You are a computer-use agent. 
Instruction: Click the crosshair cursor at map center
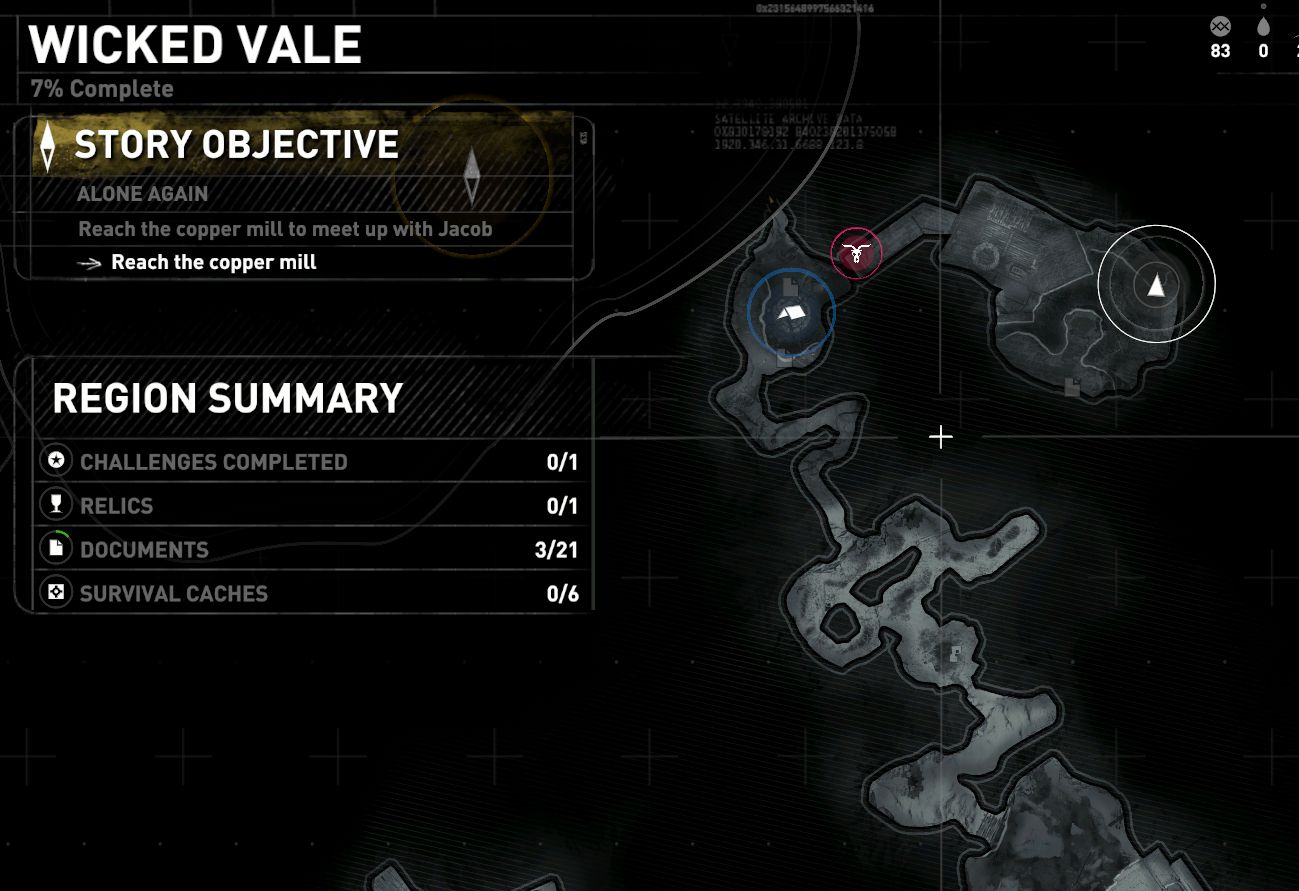click(x=940, y=437)
